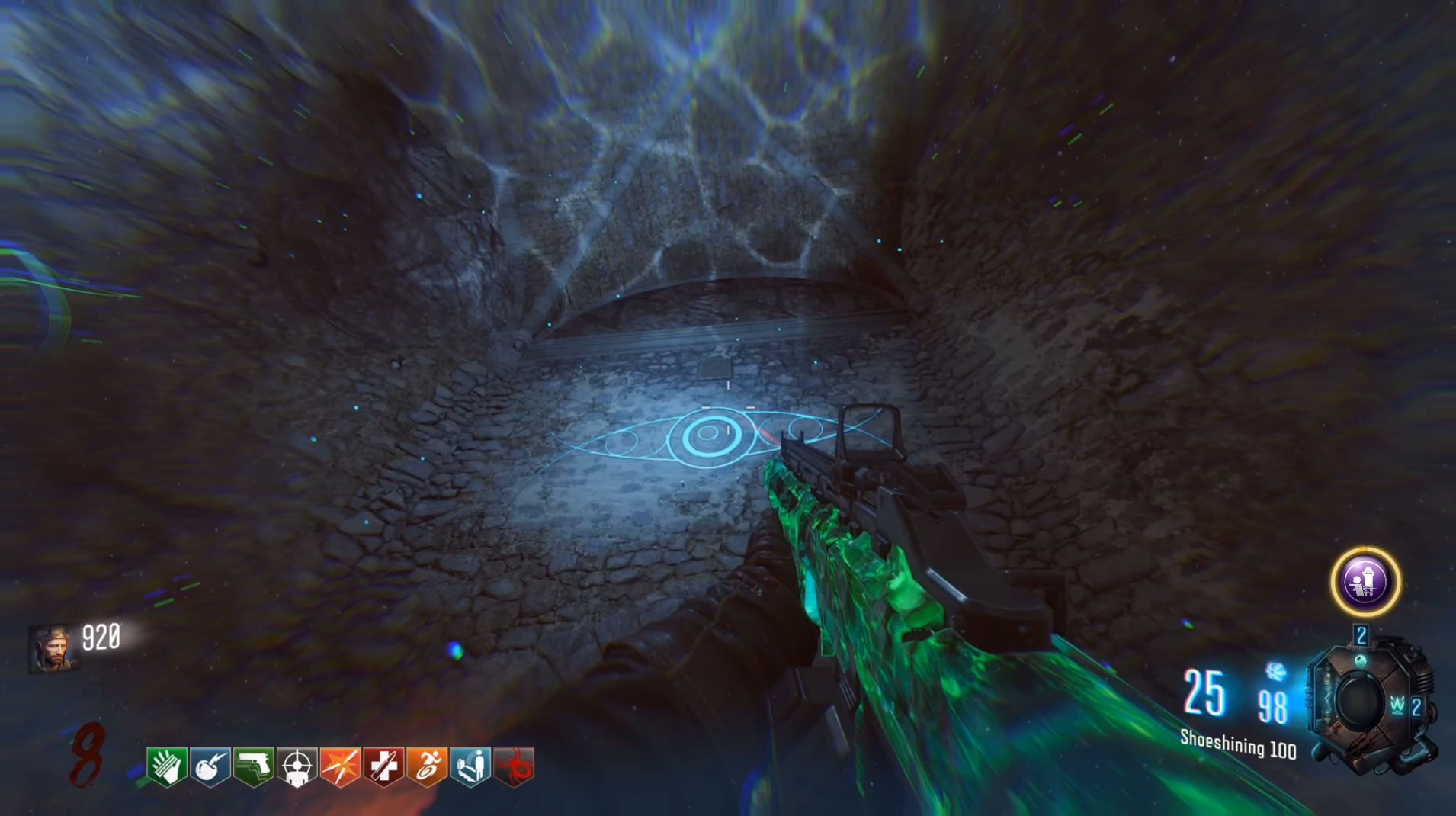Activate the orange running man Stamin-Up perk

[427, 766]
